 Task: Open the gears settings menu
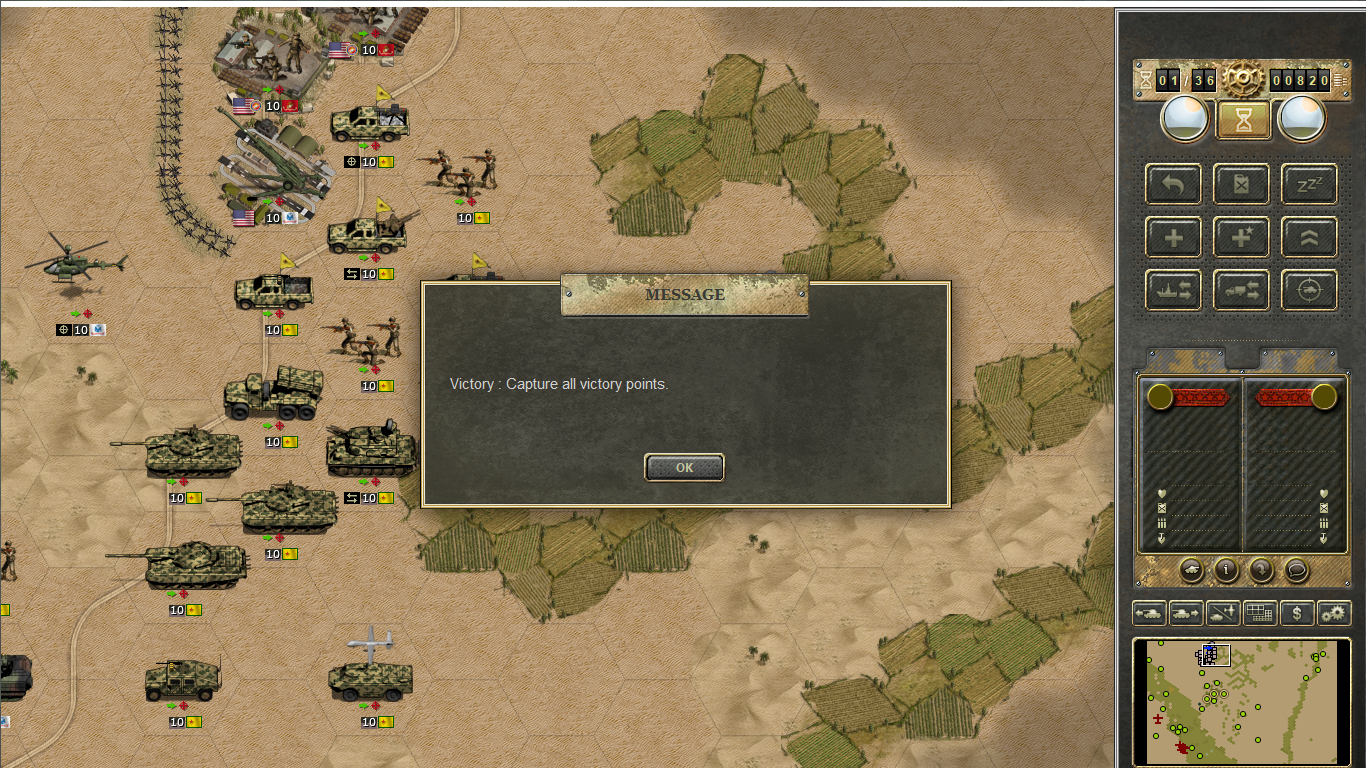pos(1334,613)
